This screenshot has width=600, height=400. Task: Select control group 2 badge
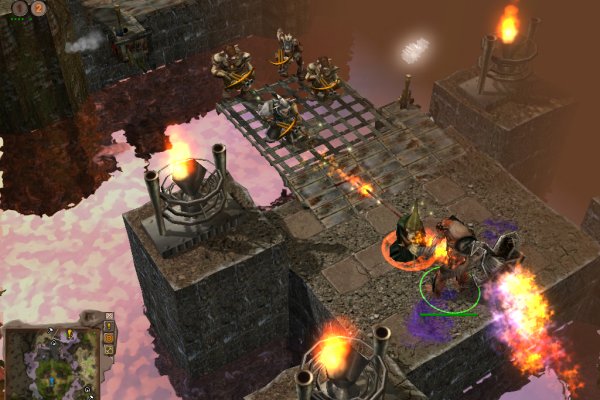[x=38, y=8]
